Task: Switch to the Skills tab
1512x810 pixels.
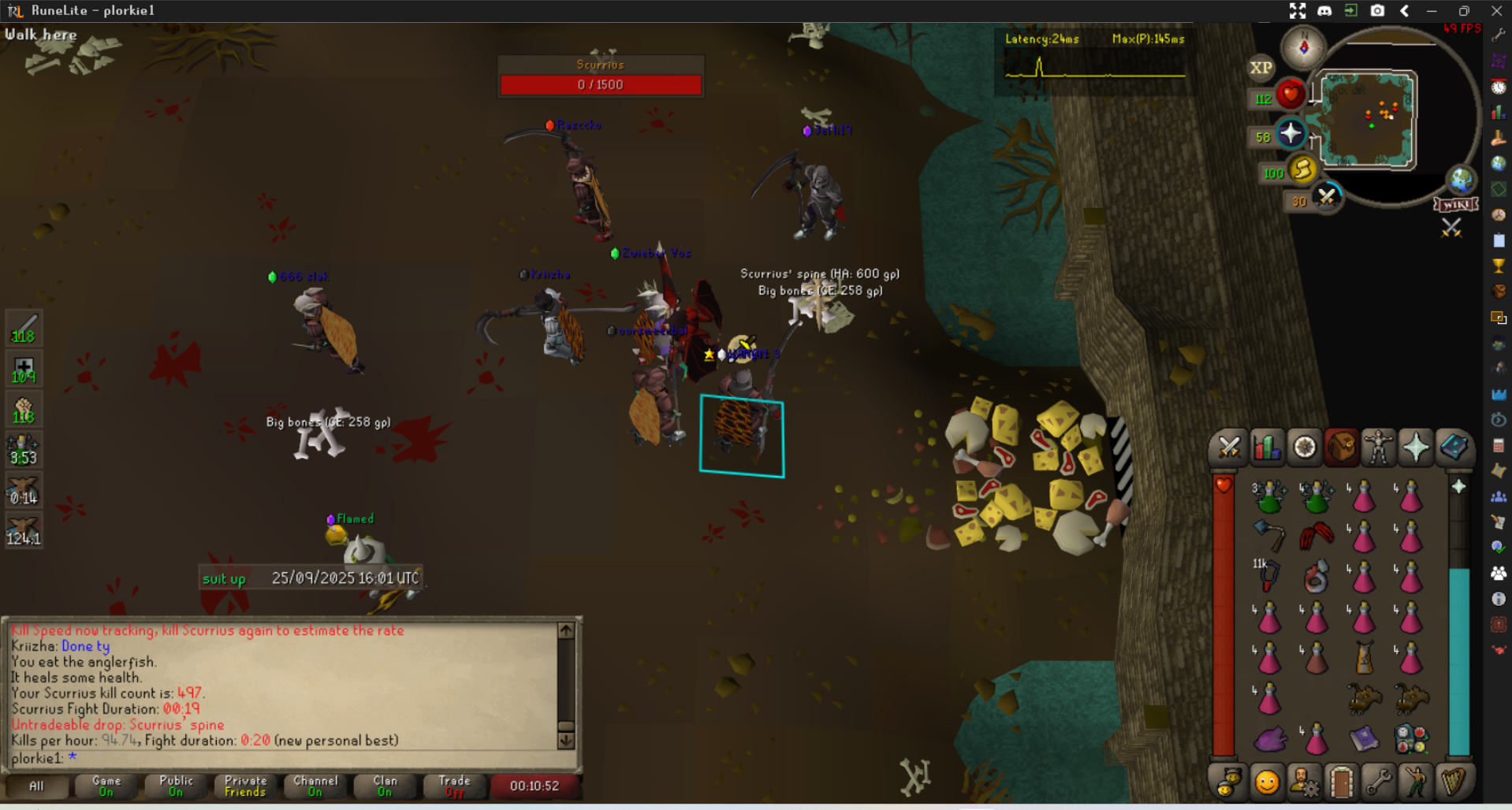Action: [1266, 448]
